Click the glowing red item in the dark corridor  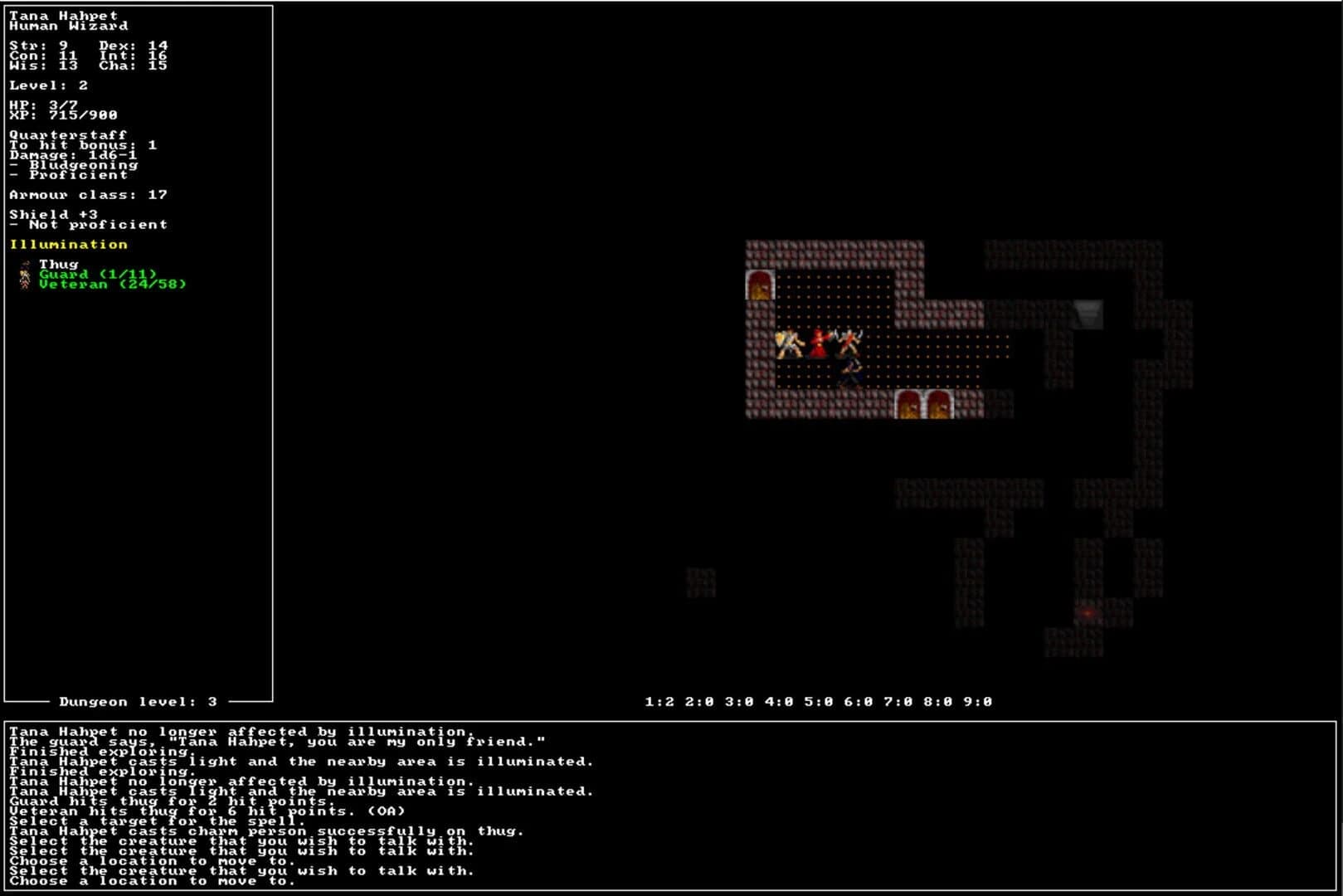pyautogui.click(x=1087, y=612)
